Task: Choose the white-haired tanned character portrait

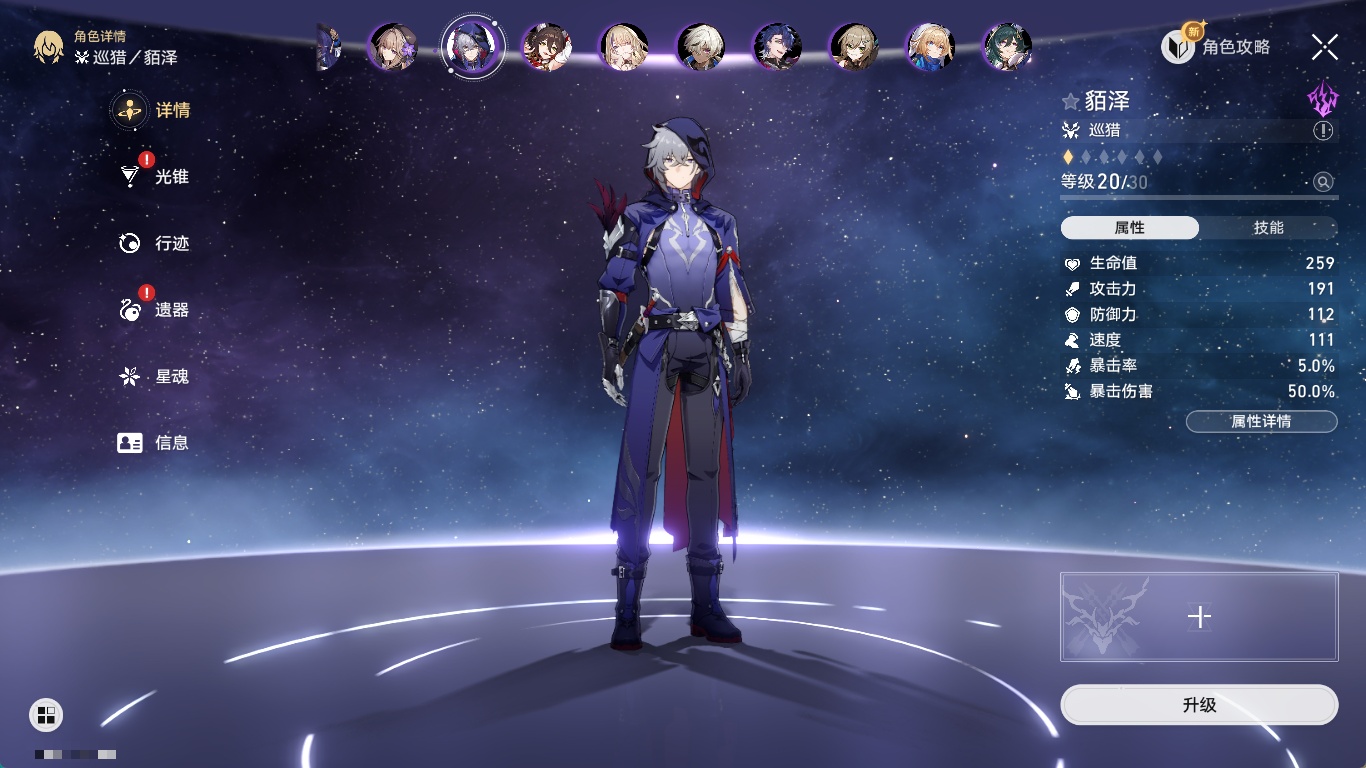Action: coord(701,47)
